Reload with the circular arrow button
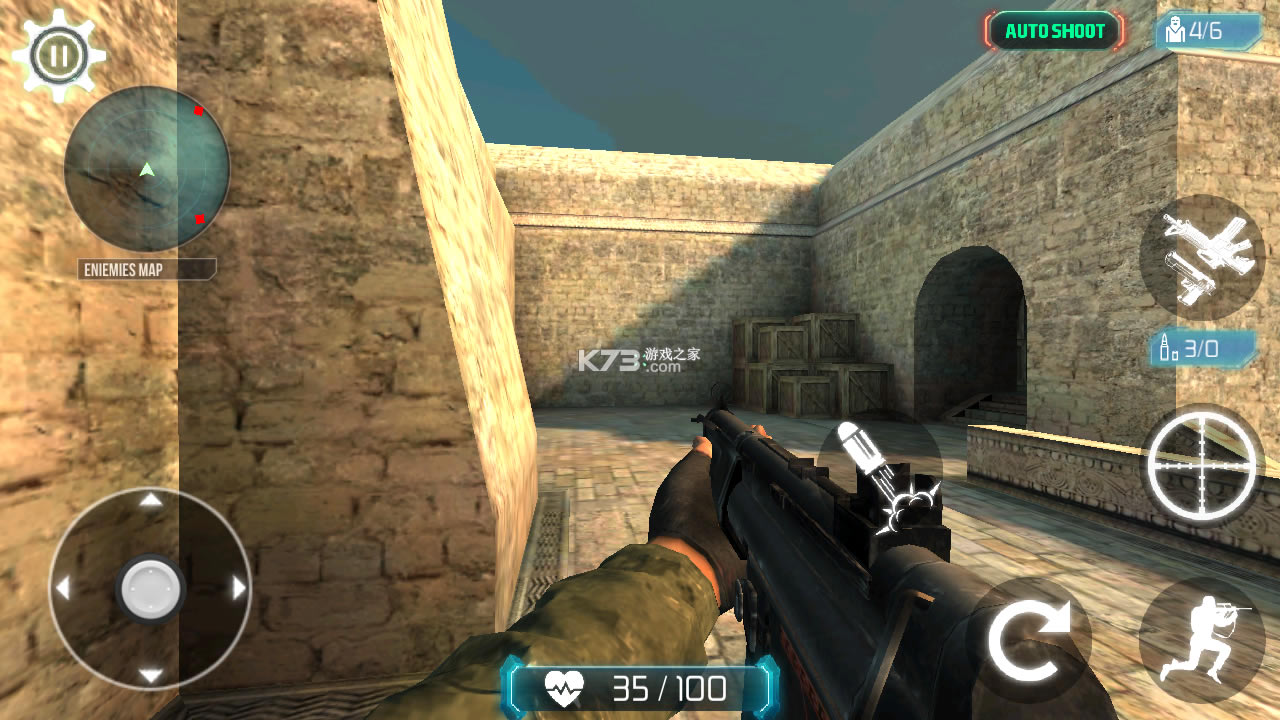The height and width of the screenshot is (720, 1280). point(1029,639)
